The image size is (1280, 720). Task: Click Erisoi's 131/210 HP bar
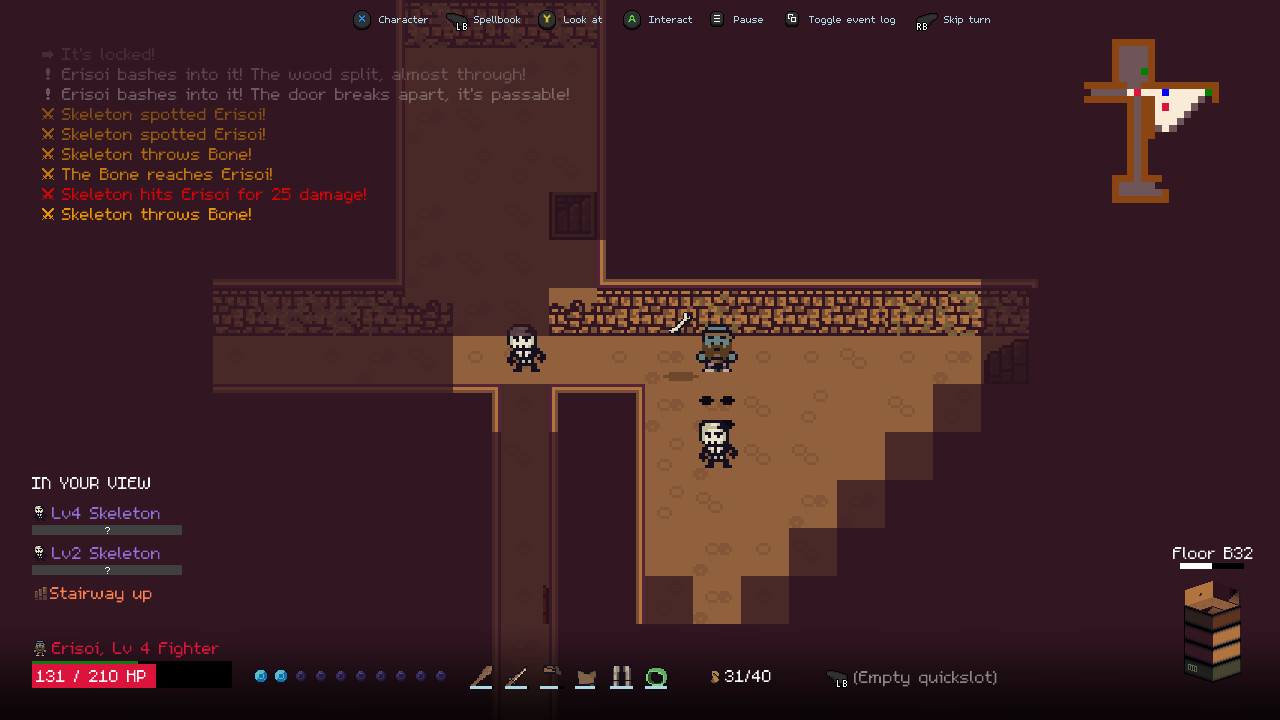(93, 675)
